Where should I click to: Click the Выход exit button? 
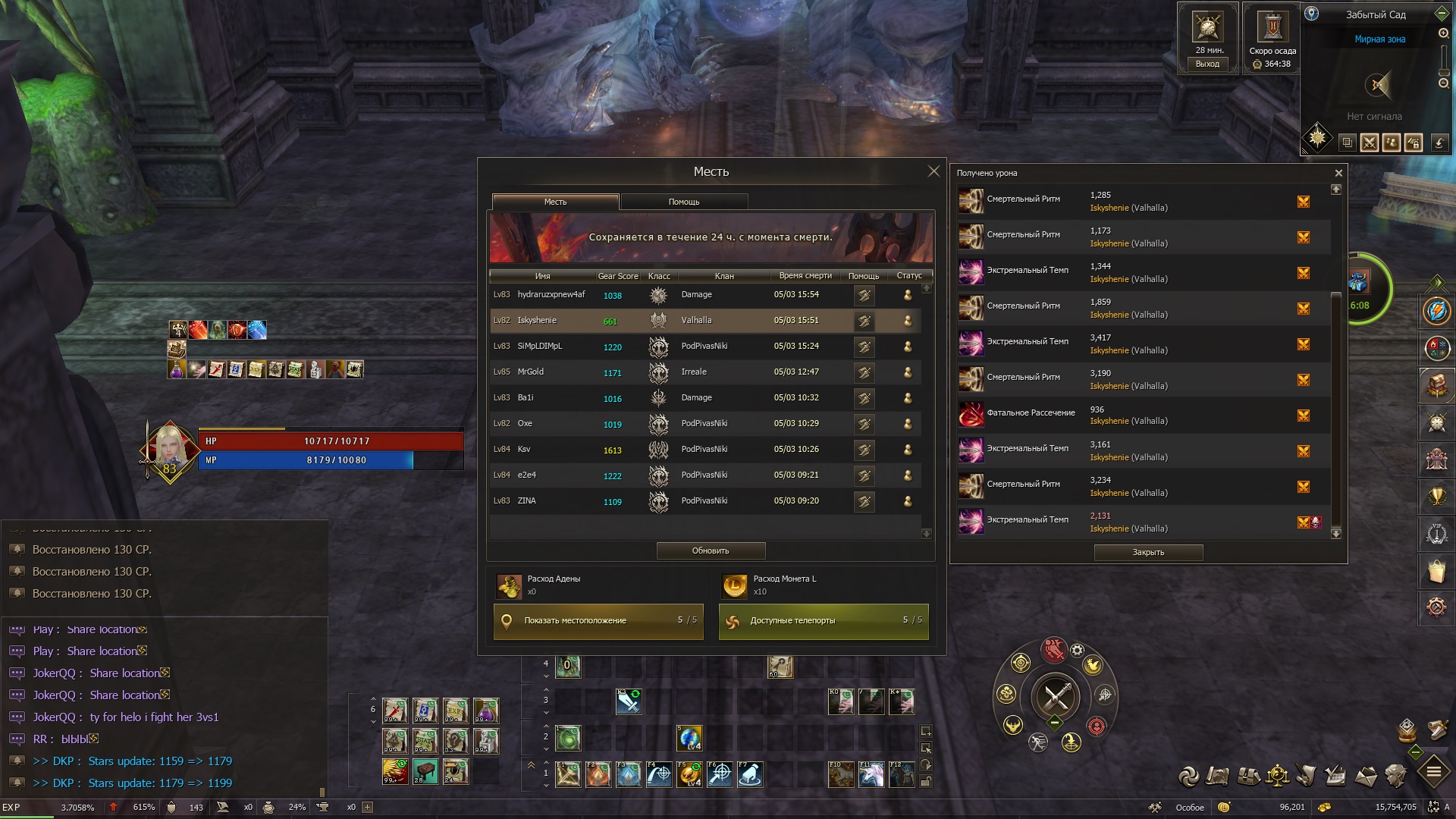click(1207, 64)
